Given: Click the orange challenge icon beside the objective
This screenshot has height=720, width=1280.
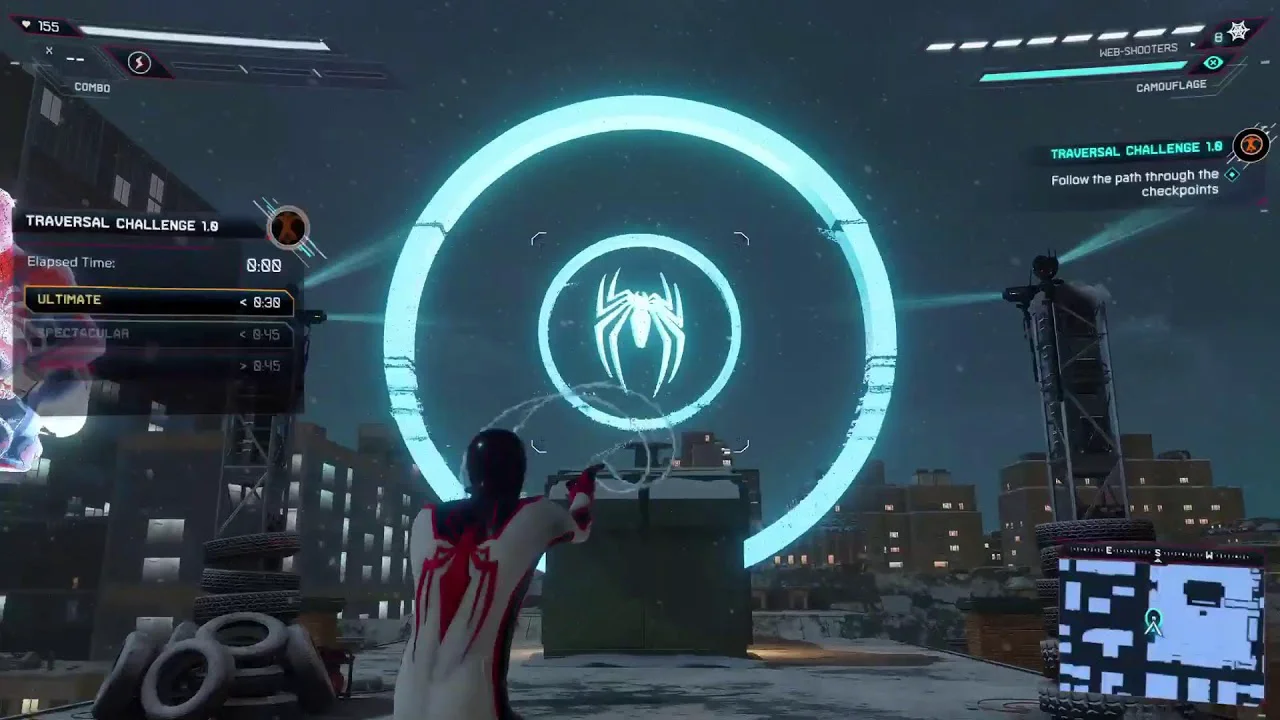Looking at the screenshot, I should coord(1251,146).
